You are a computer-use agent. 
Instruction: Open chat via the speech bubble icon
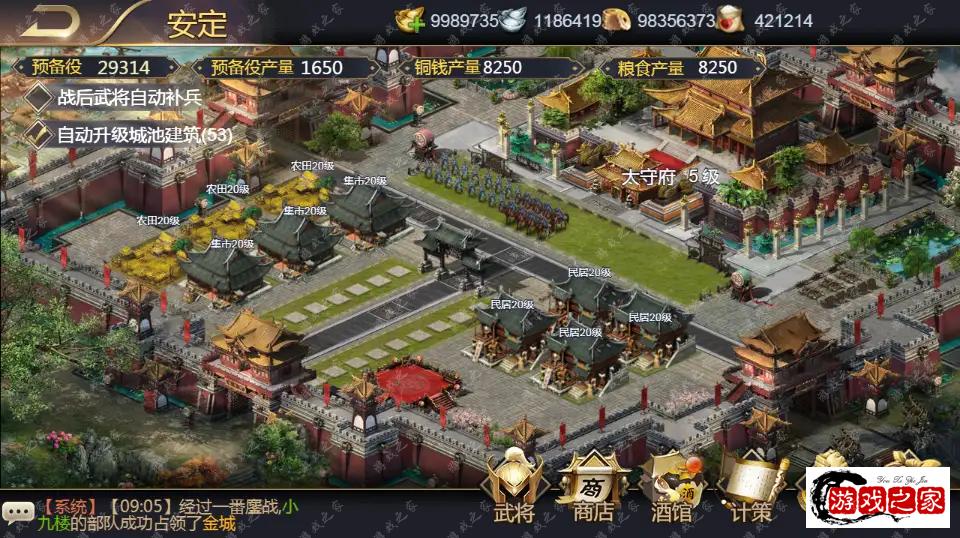click(17, 512)
